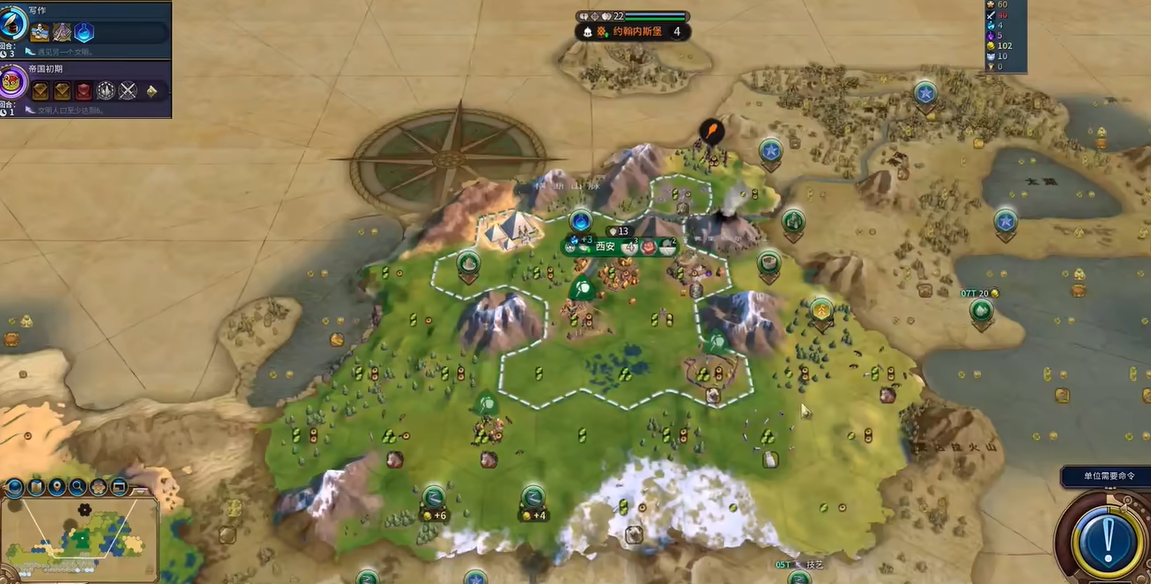The image size is (1151, 584).
Task: Select the unit with the +4 badge
Action: click(x=533, y=499)
